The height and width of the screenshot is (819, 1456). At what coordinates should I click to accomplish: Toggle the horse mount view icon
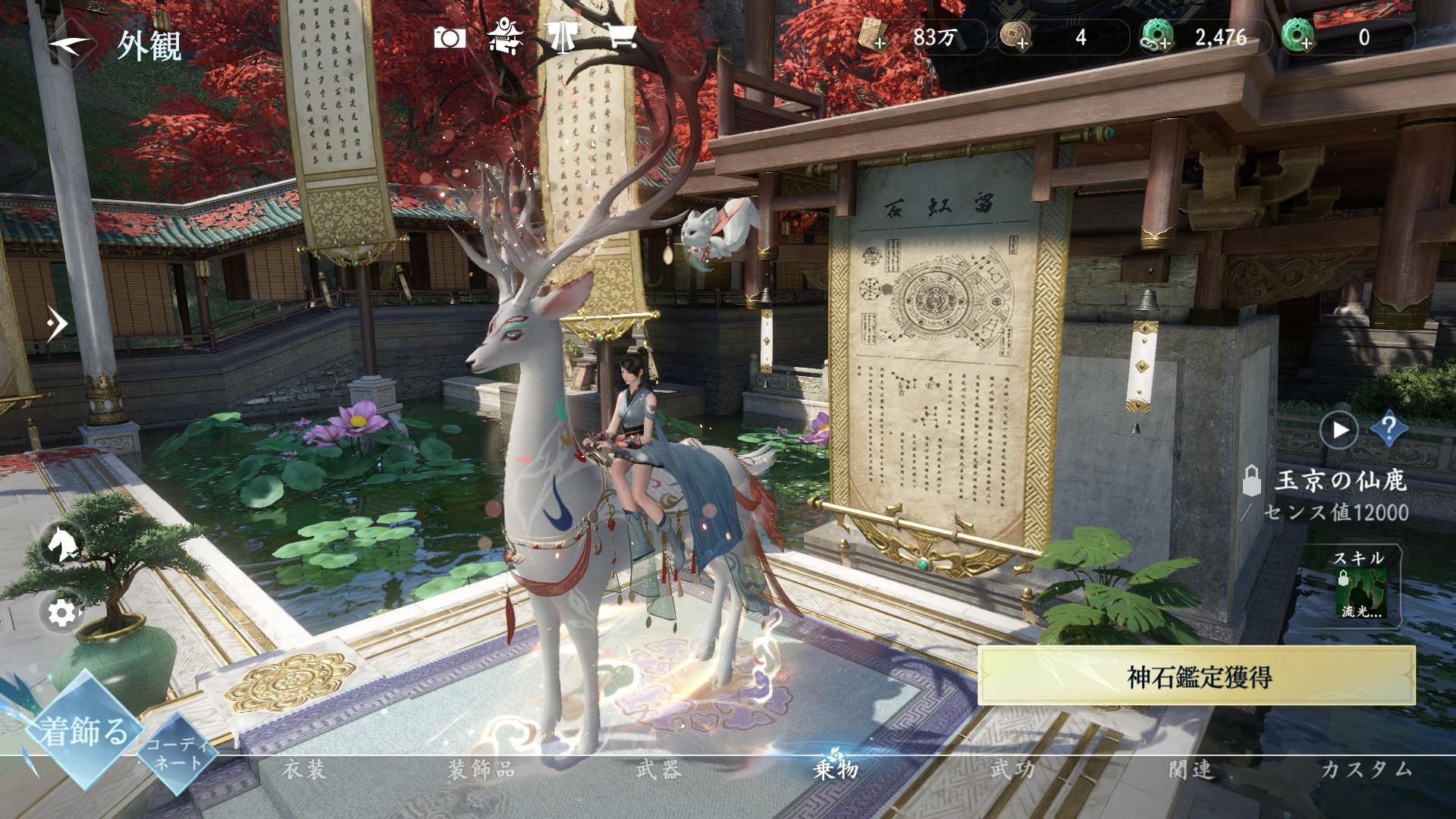(x=61, y=543)
